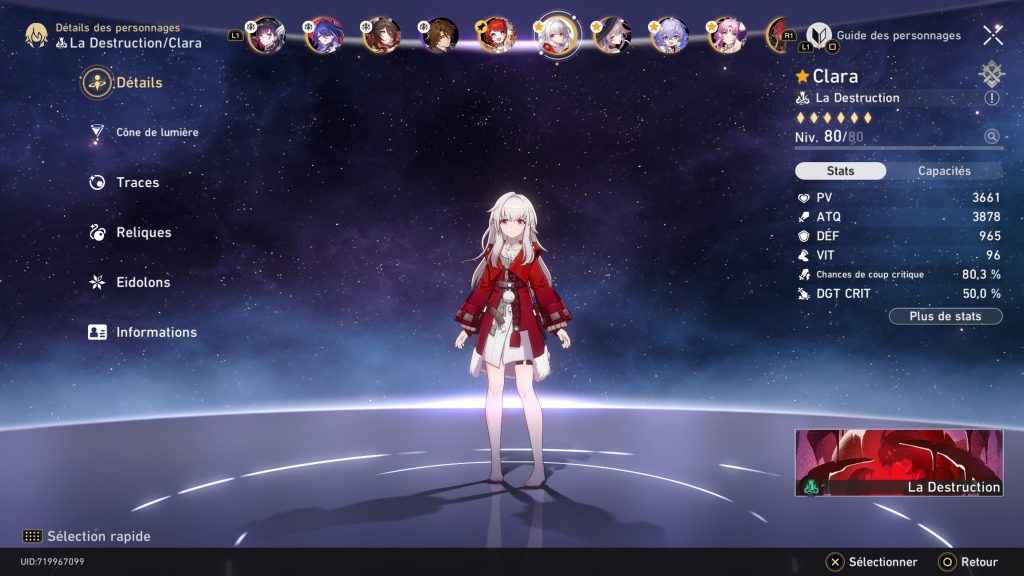Select the Eidolons menu entry
1024x576 pixels.
142,283
